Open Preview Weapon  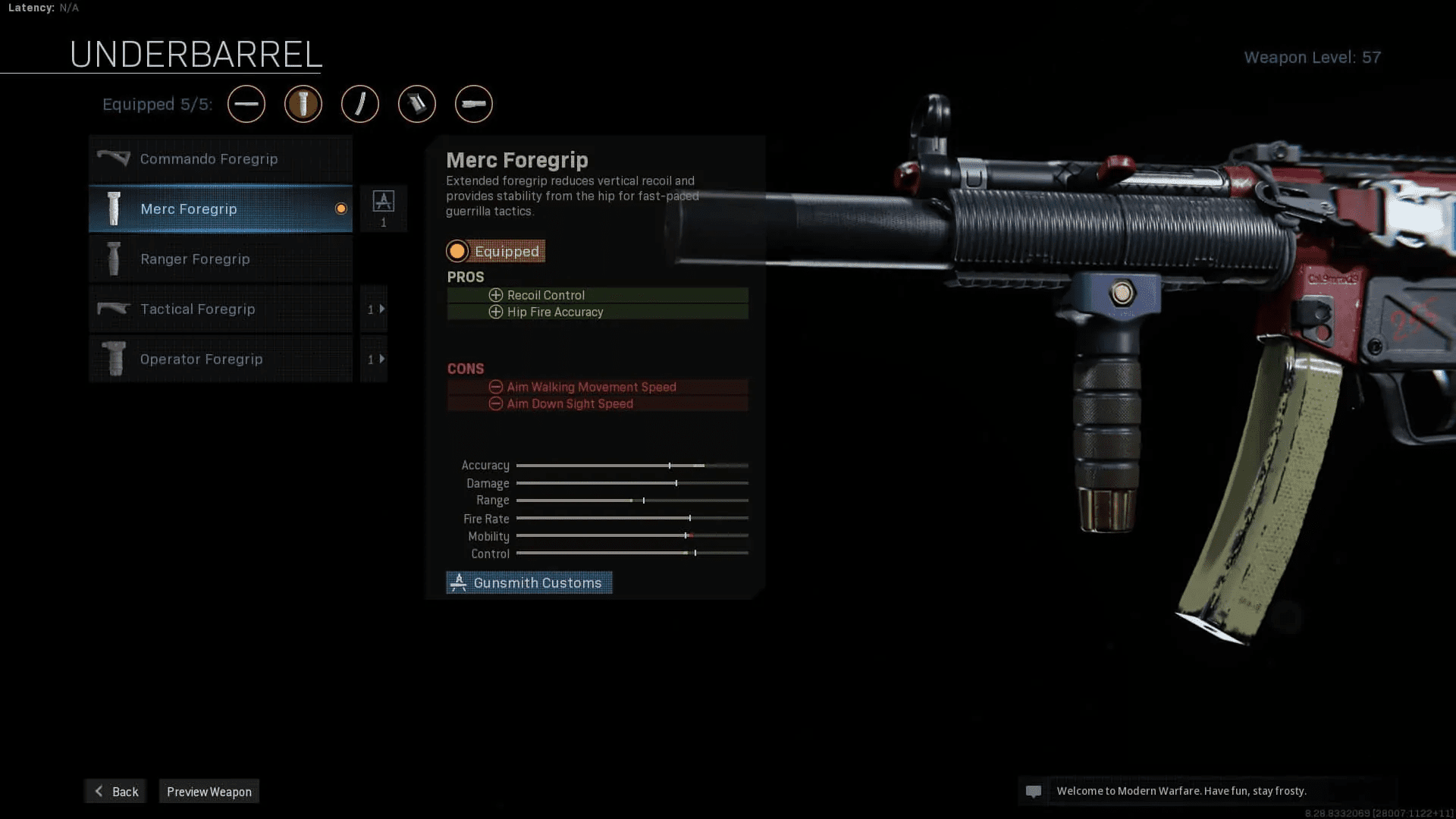[x=209, y=791]
